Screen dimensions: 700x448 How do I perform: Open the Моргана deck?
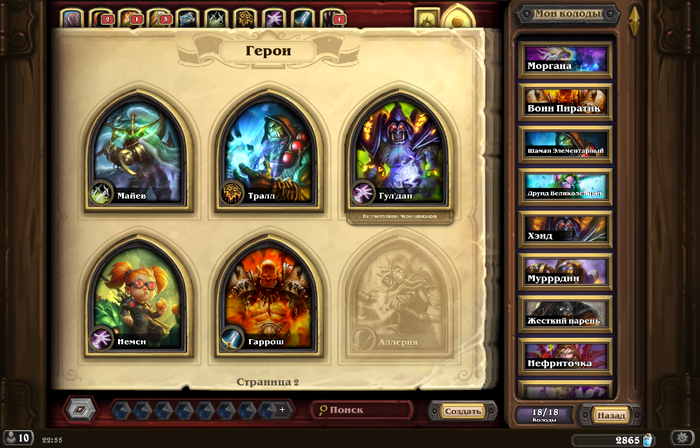(x=565, y=61)
